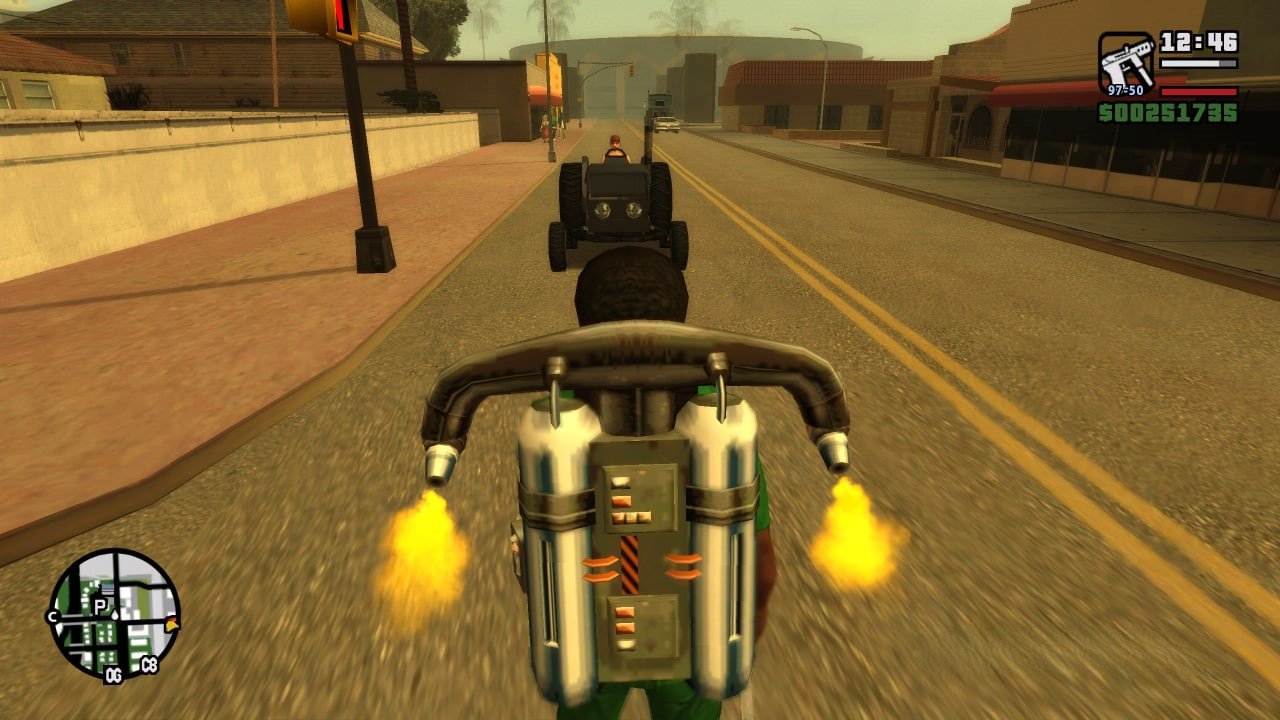Select the P save-house marker on the radar

tap(99, 604)
